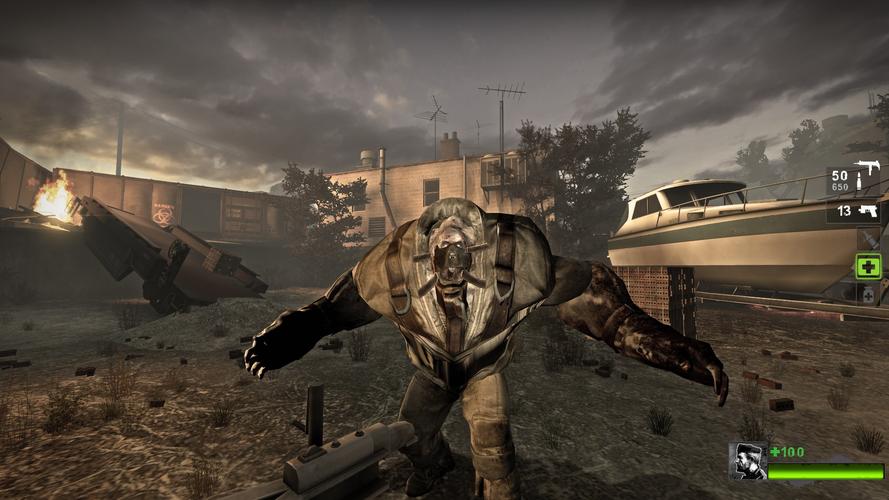Select the dimmed throwable slot above the medkit
Viewport: 889px width, 500px height.
(867, 239)
